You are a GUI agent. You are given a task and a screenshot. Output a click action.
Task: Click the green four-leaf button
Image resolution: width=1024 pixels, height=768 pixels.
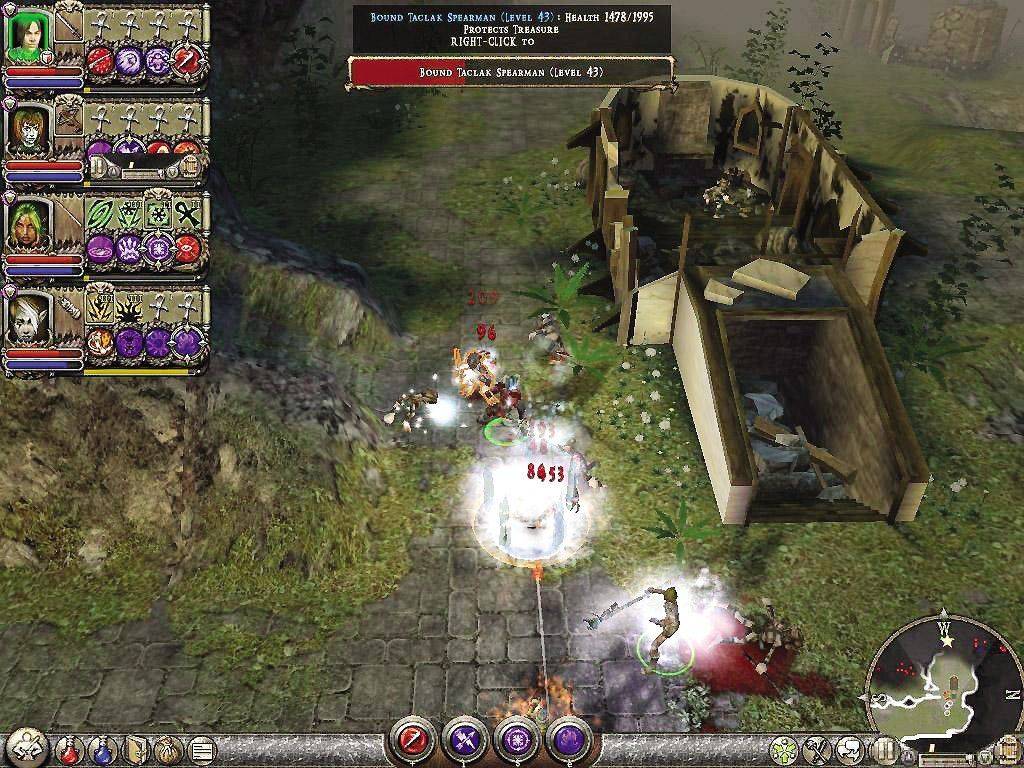click(784, 749)
